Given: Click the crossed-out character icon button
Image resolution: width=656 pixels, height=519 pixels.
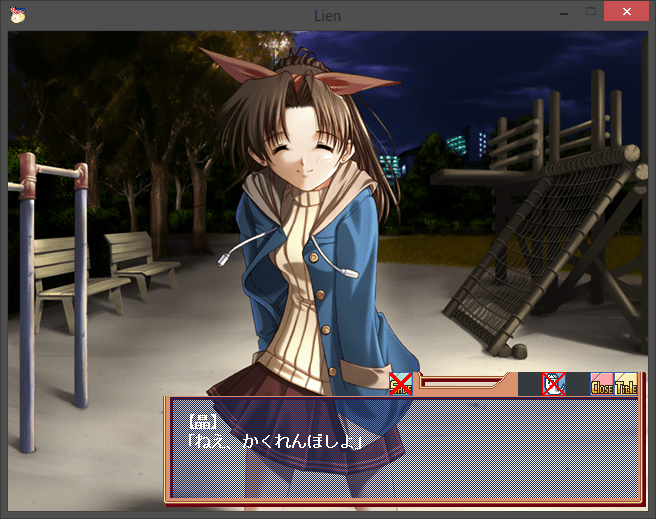Looking at the screenshot, I should click(554, 384).
